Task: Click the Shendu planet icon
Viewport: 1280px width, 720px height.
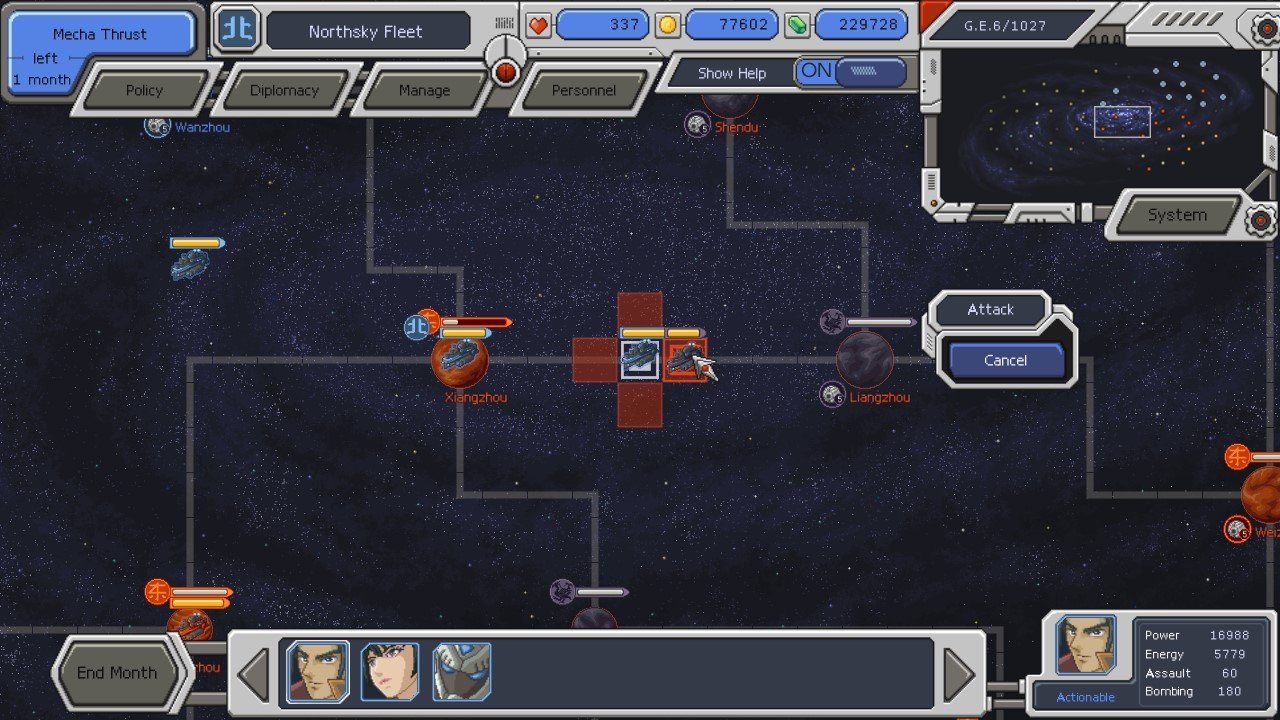Action: coord(696,126)
